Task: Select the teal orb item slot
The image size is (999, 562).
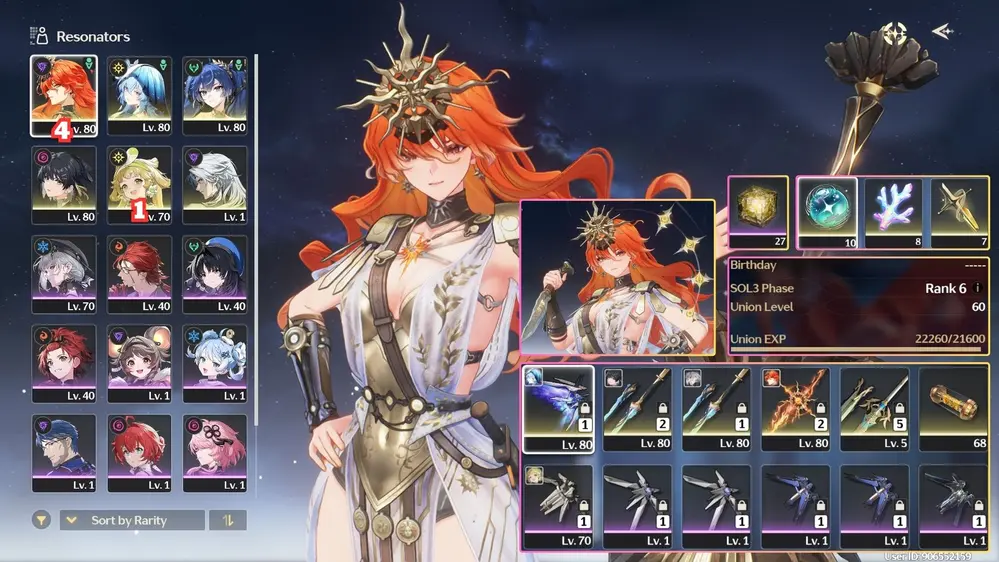Action: coord(826,212)
